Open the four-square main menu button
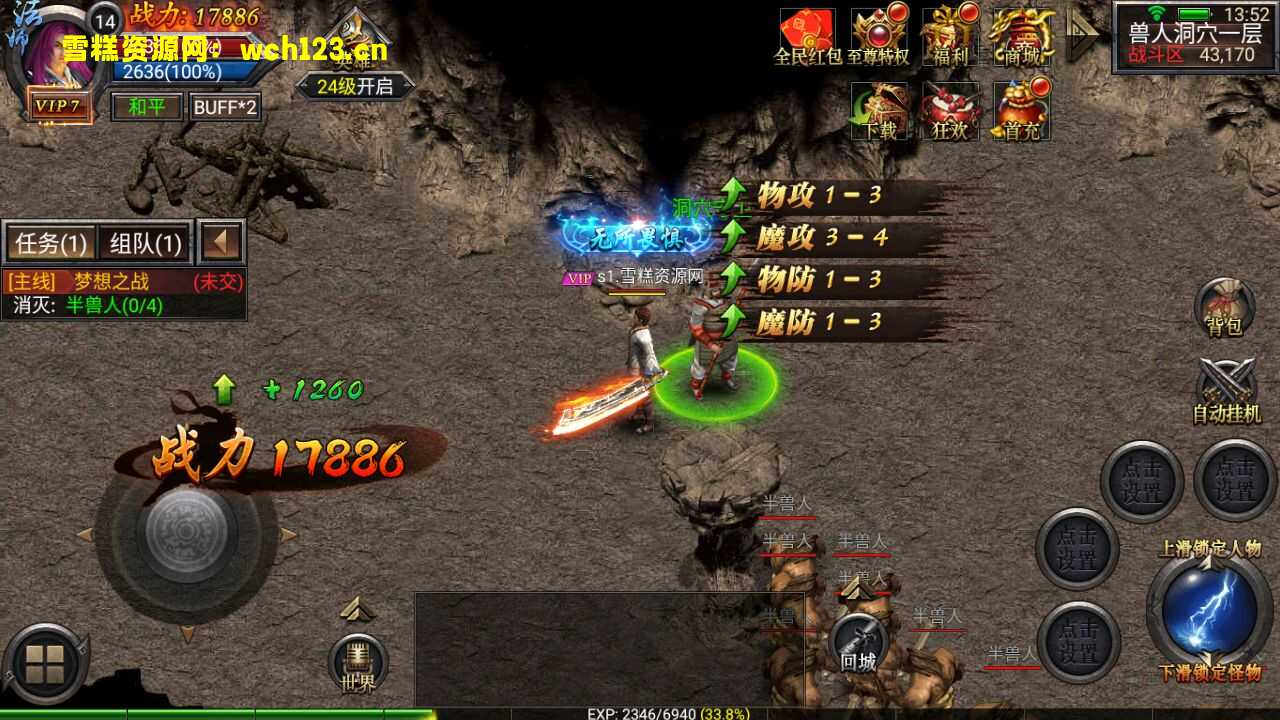1280x720 pixels. pyautogui.click(x=45, y=664)
